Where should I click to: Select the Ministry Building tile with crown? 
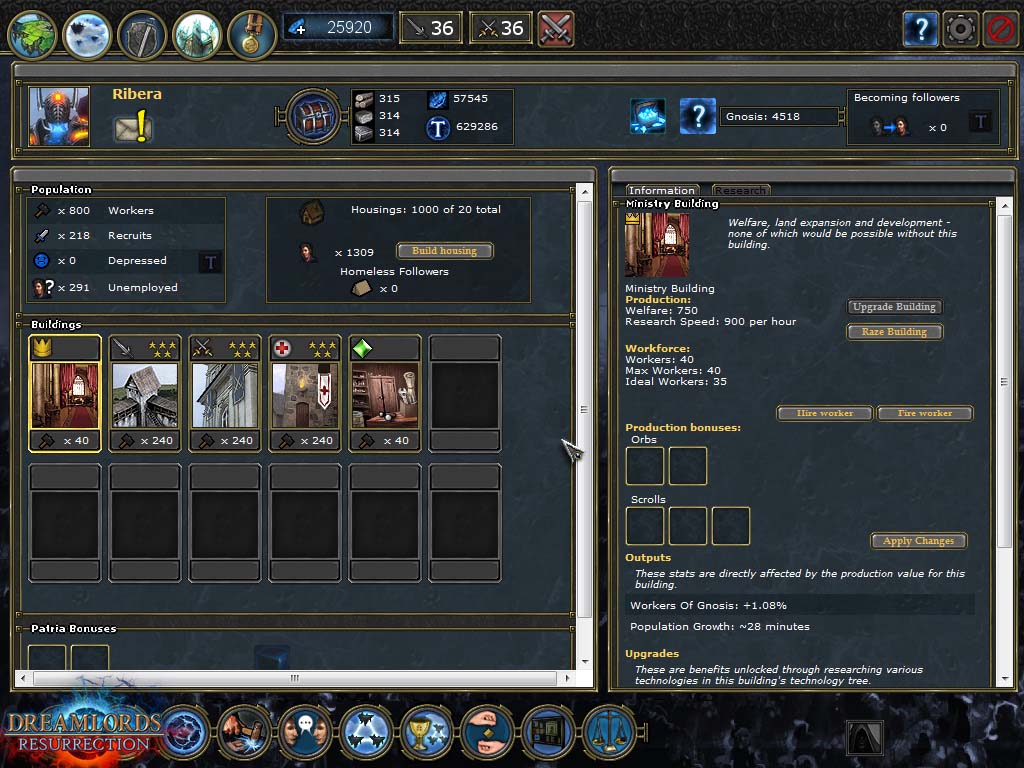pos(65,393)
